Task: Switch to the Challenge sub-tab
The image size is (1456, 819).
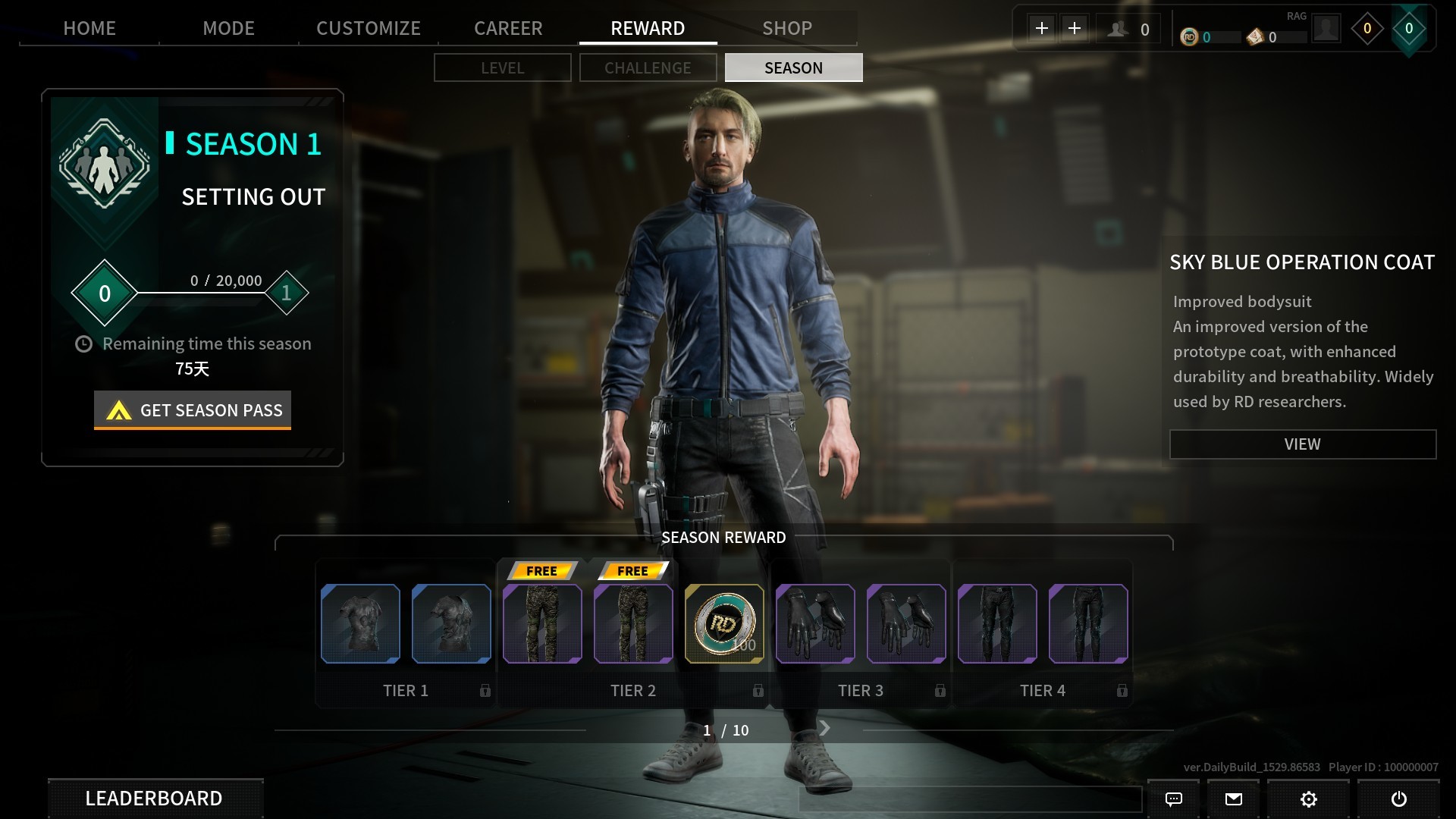Action: coord(648,67)
